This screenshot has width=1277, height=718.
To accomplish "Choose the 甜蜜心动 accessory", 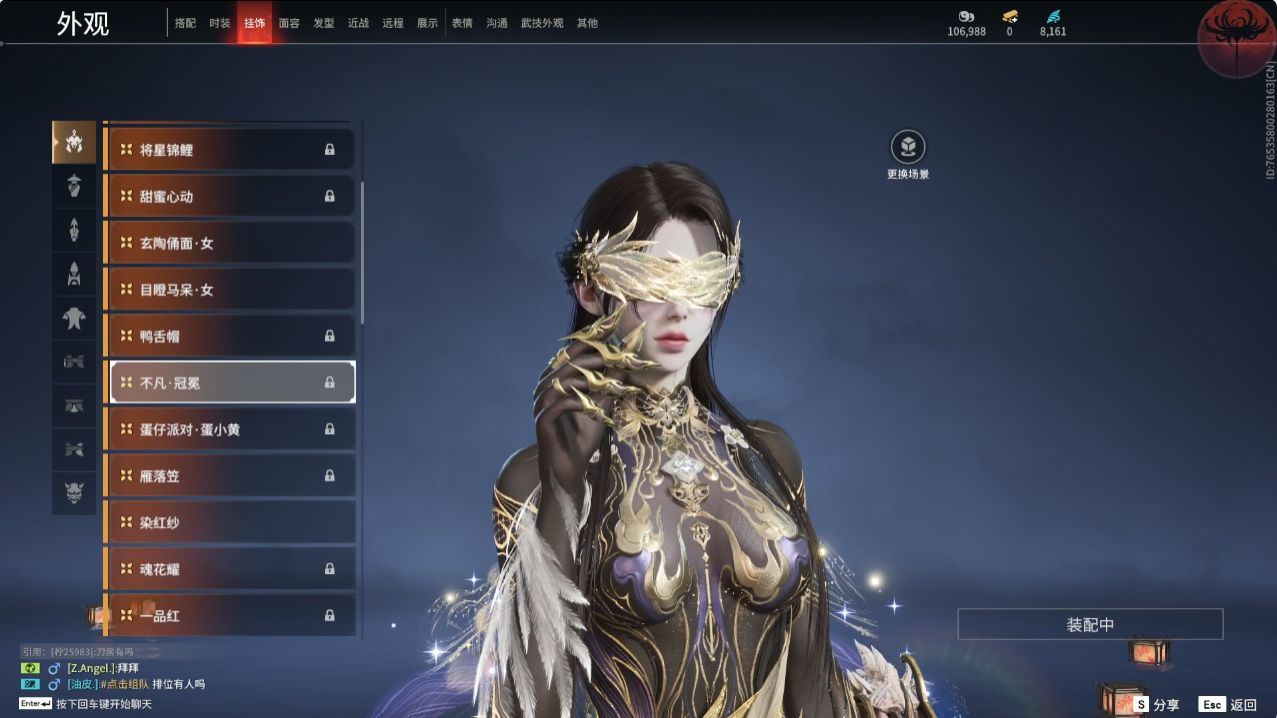I will pos(229,196).
